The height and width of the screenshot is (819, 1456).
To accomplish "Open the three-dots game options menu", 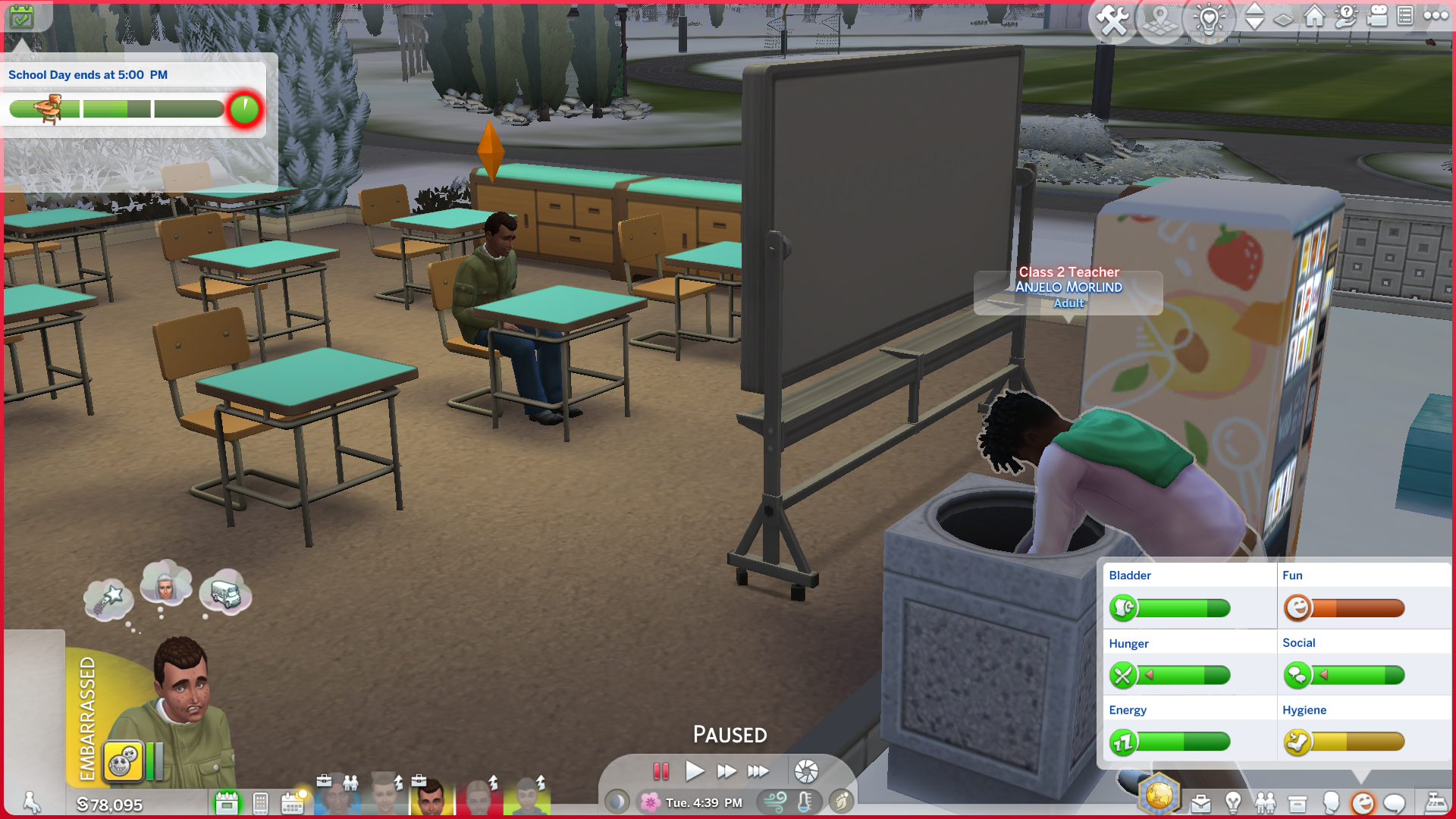I will [x=1436, y=15].
